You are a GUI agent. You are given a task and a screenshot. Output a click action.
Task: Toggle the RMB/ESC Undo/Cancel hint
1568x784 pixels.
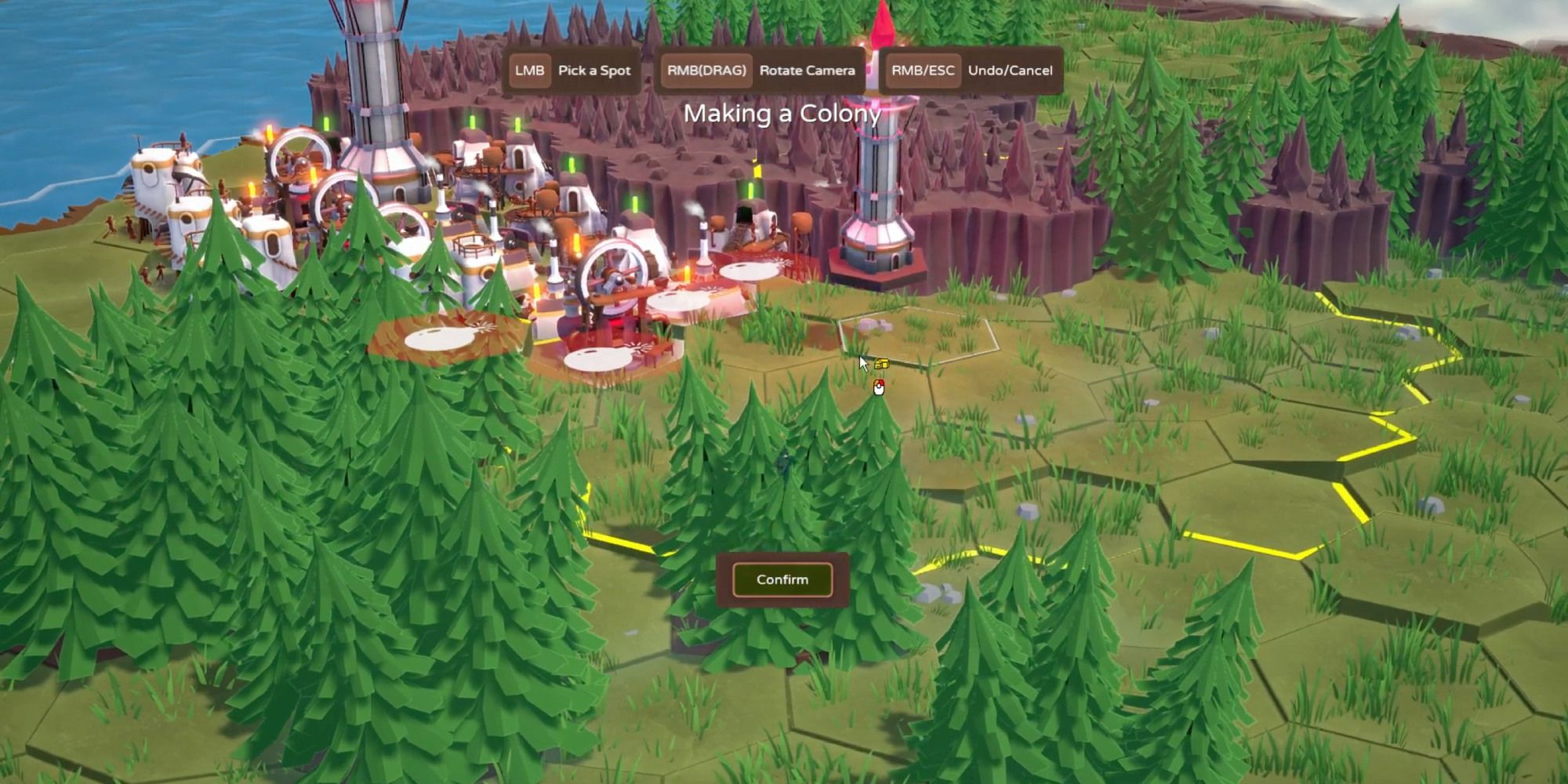(x=972, y=71)
